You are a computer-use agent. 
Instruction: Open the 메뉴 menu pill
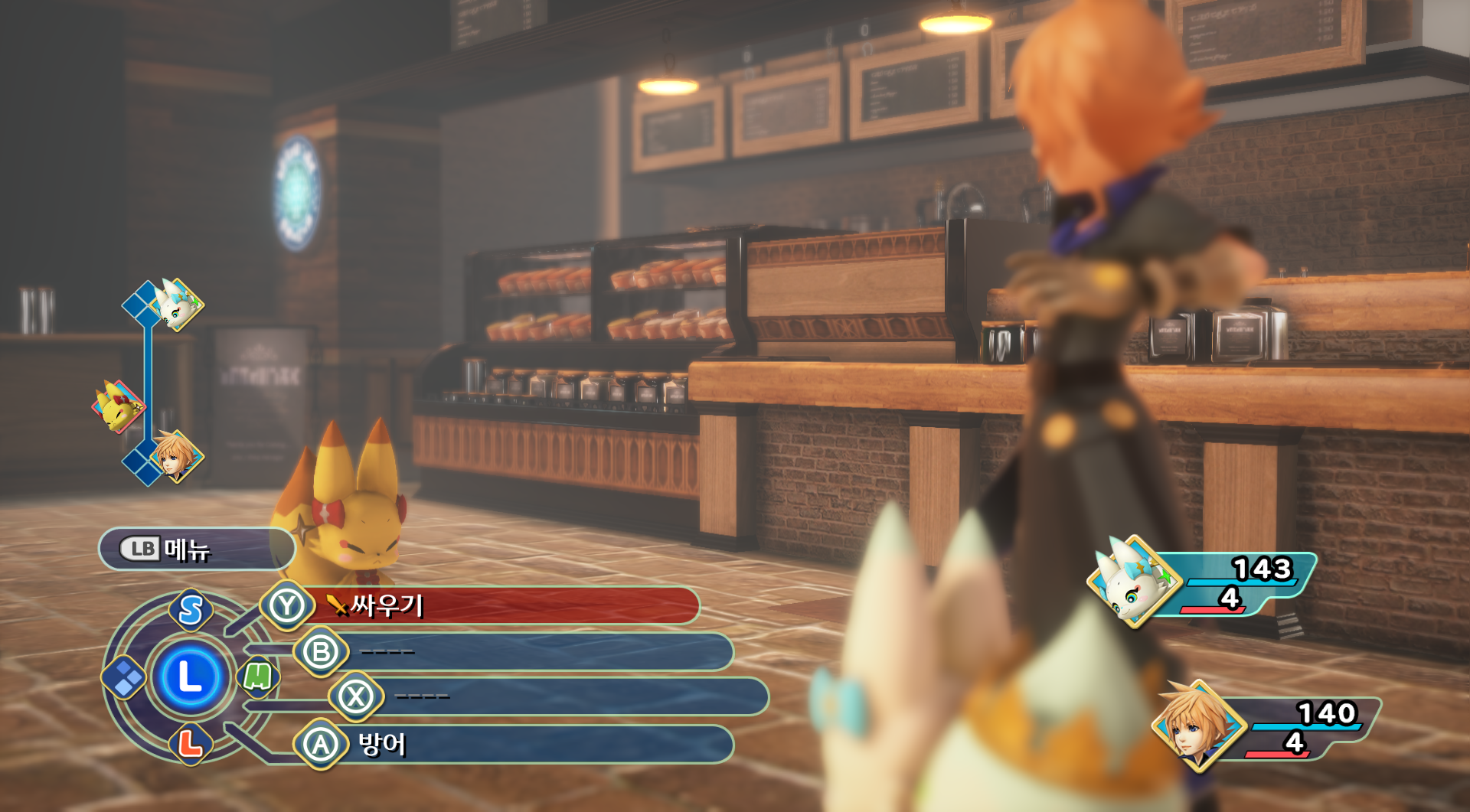click(x=196, y=549)
